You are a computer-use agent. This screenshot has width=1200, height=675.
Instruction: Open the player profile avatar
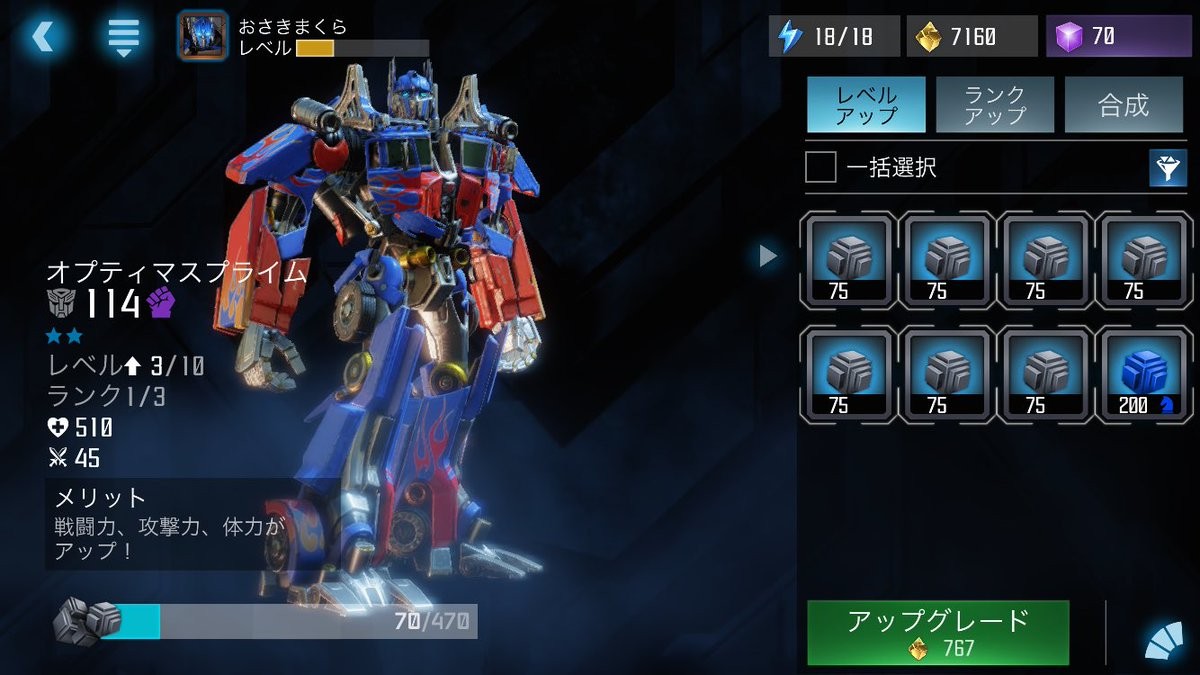tap(202, 35)
